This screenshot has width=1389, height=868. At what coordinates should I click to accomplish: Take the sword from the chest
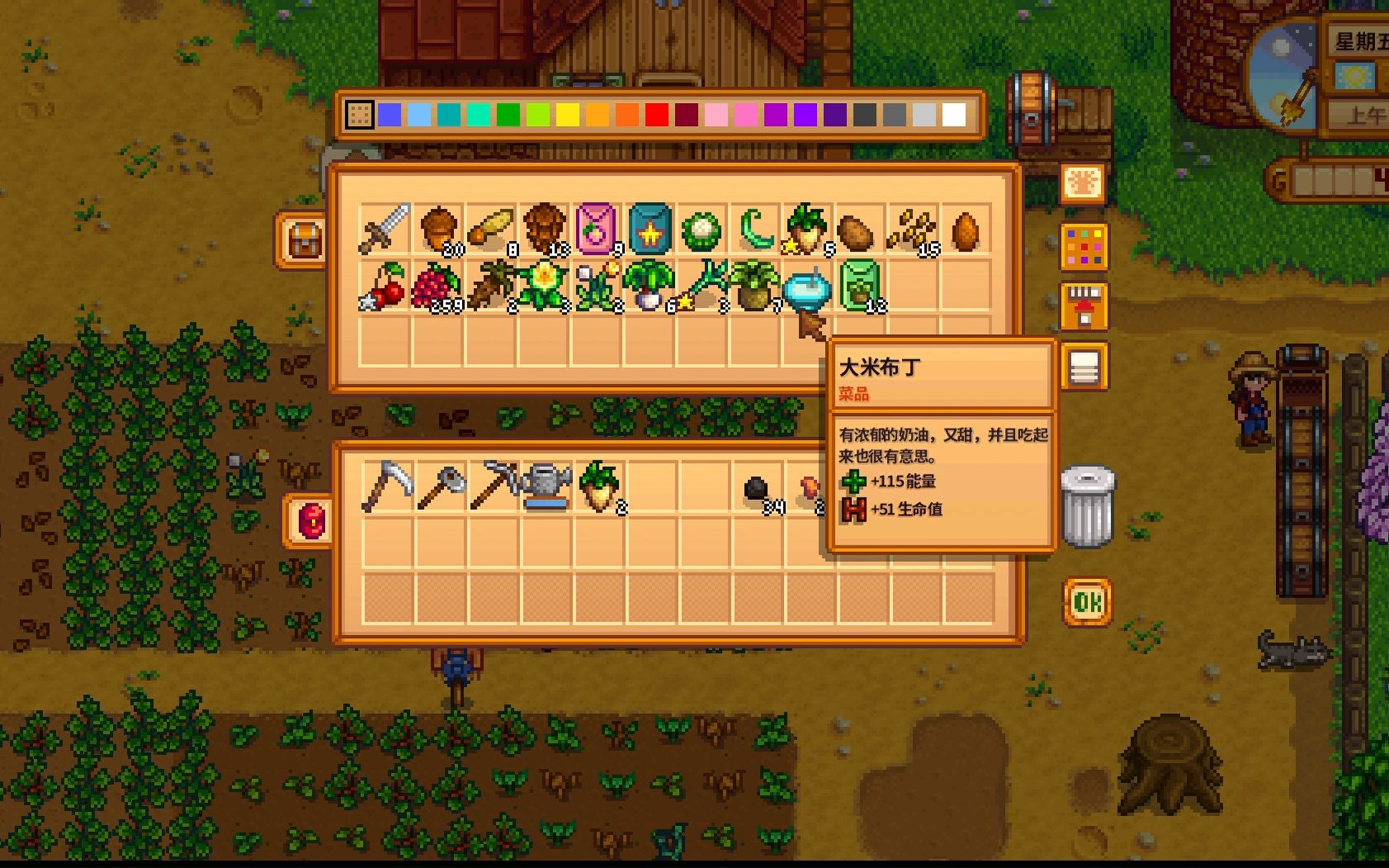point(385,229)
